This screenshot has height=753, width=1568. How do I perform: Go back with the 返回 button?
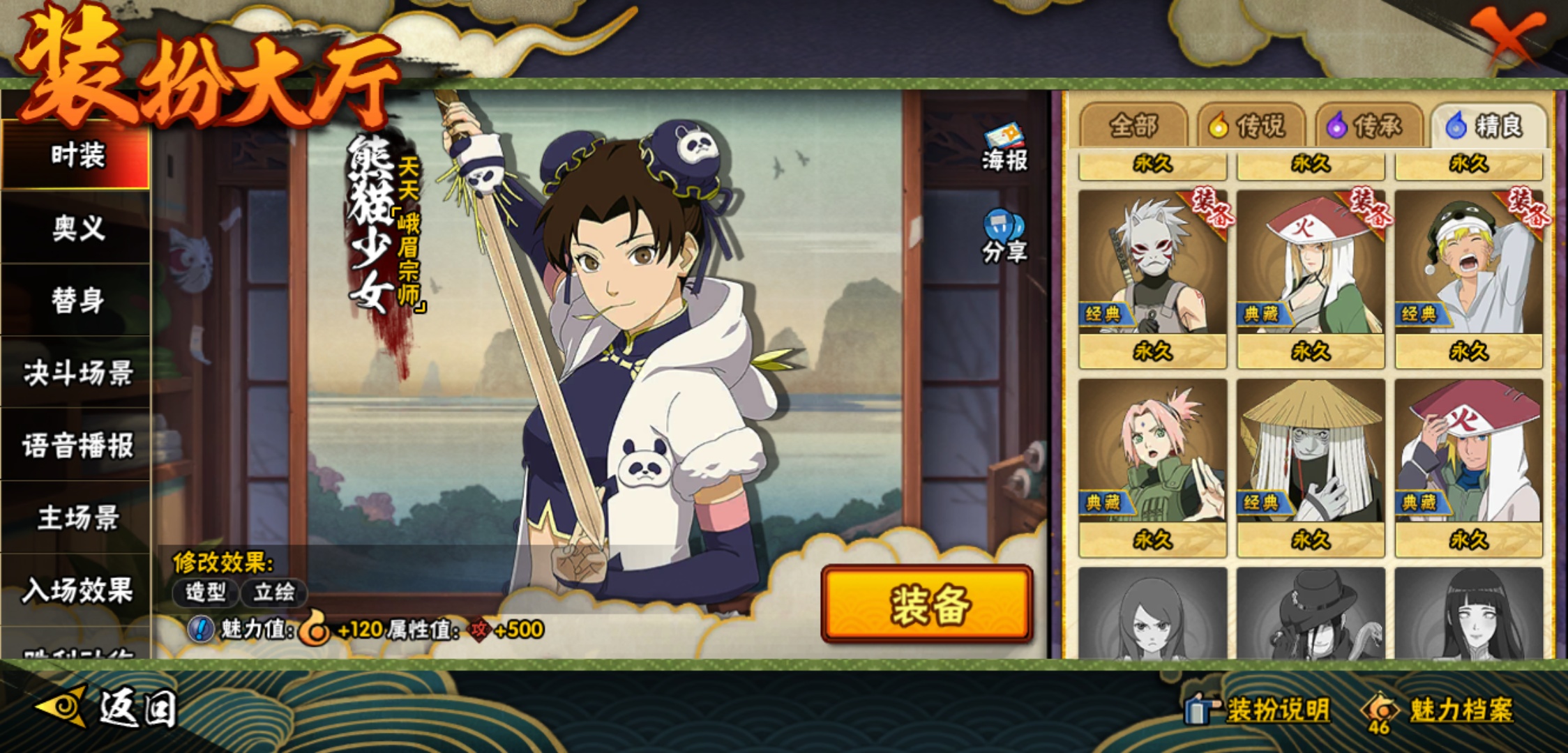(108, 708)
